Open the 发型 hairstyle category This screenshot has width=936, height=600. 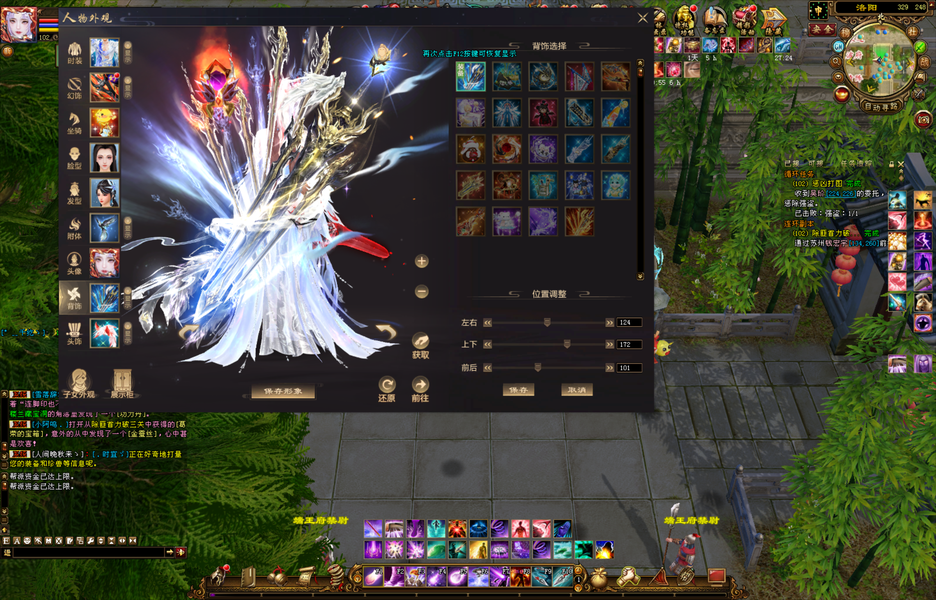point(75,191)
